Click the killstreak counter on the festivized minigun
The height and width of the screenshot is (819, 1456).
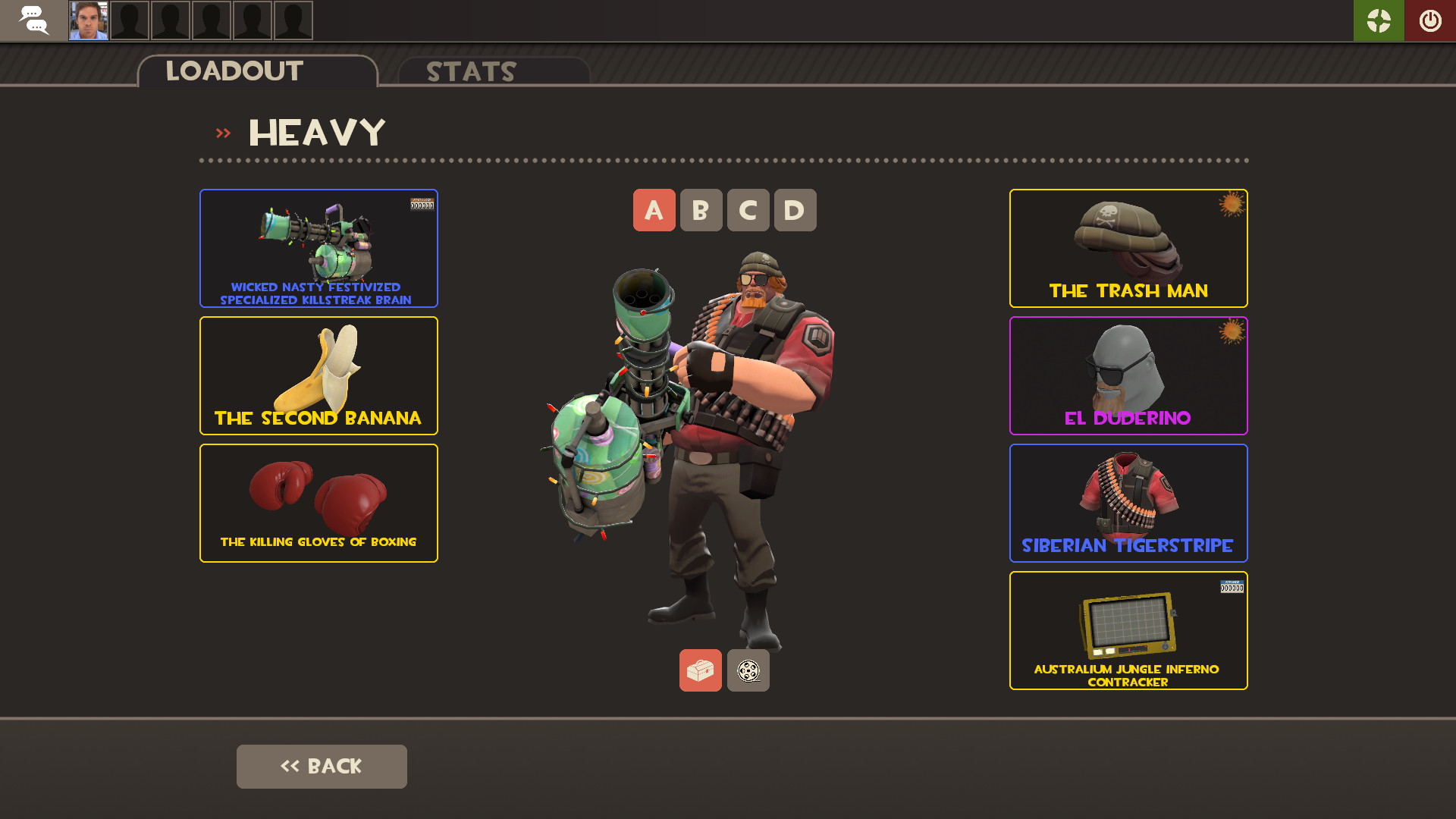pyautogui.click(x=422, y=203)
